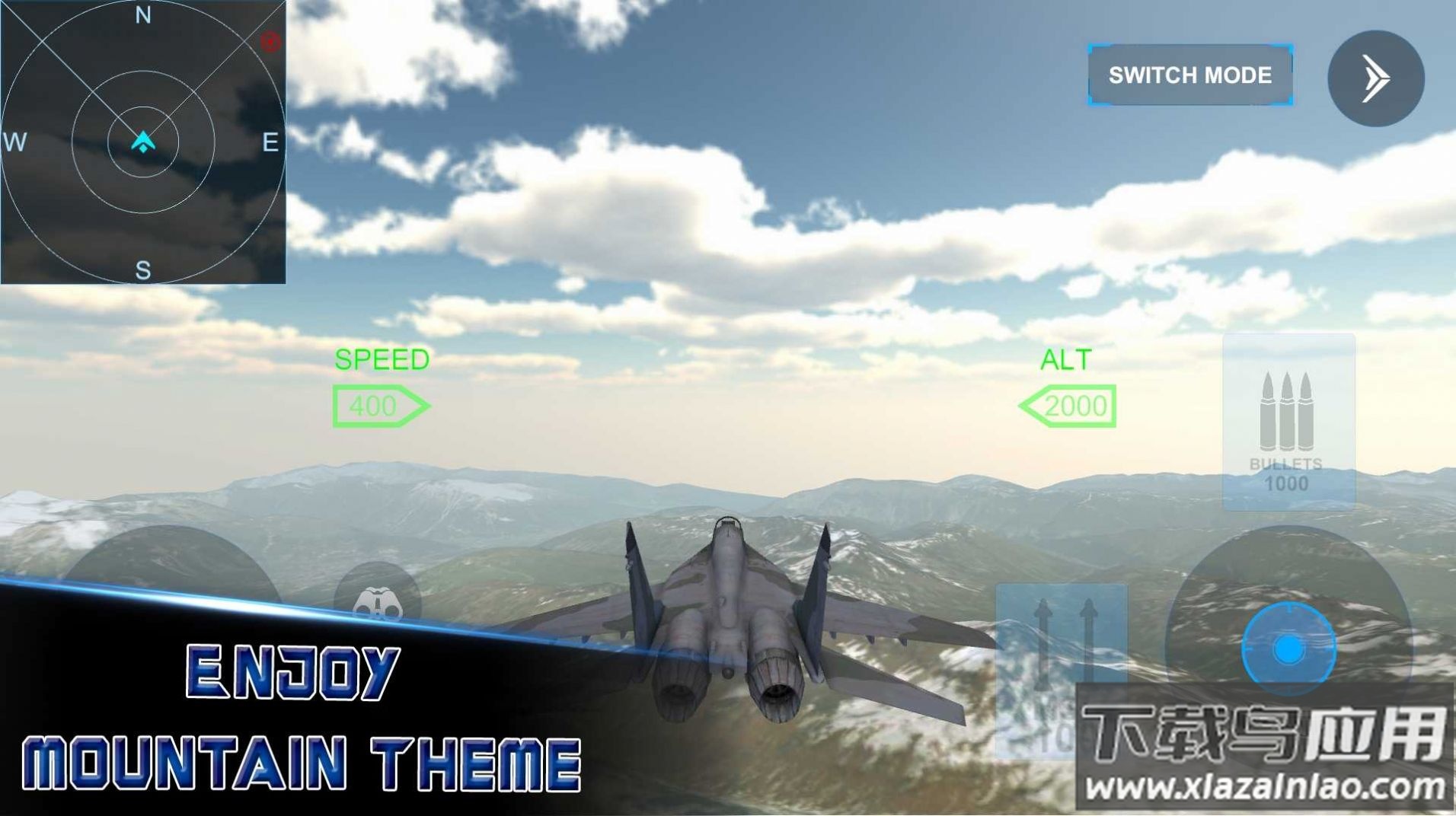Click the red enemy marker on the radar
The width and height of the screenshot is (1456, 816).
[x=272, y=42]
